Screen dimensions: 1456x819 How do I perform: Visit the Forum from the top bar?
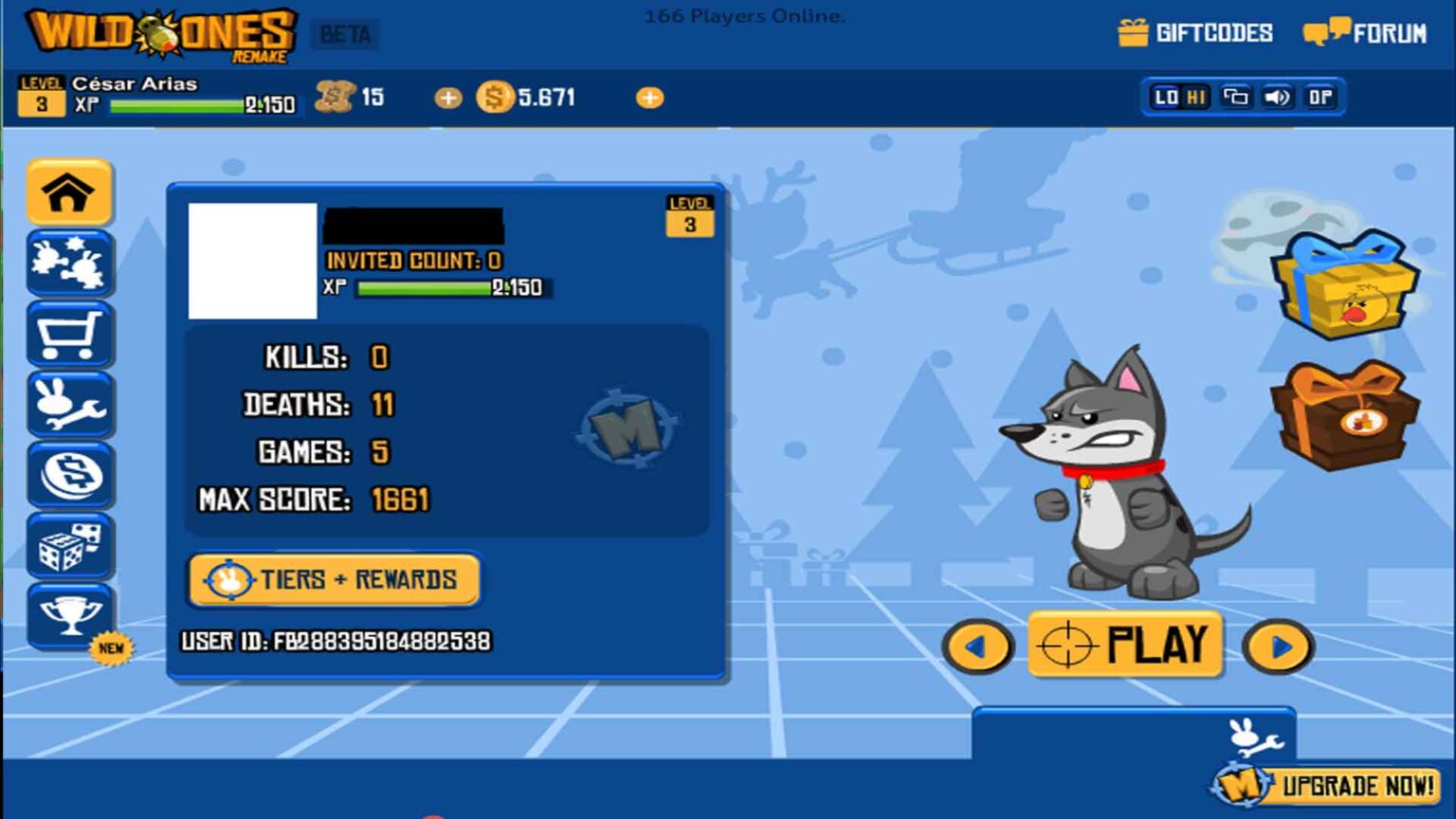1365,31
